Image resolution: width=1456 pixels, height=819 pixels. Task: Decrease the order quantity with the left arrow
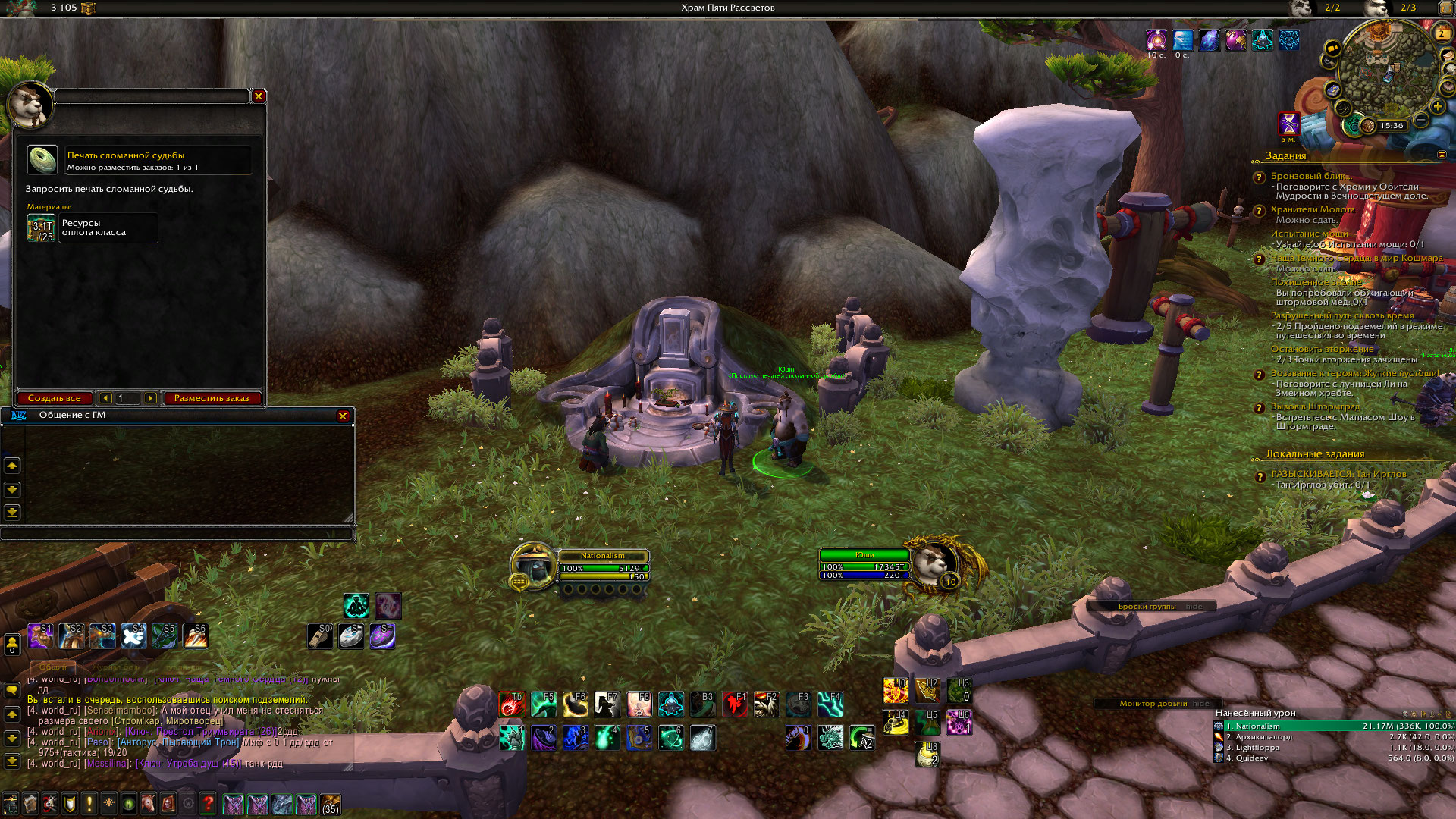[x=105, y=398]
